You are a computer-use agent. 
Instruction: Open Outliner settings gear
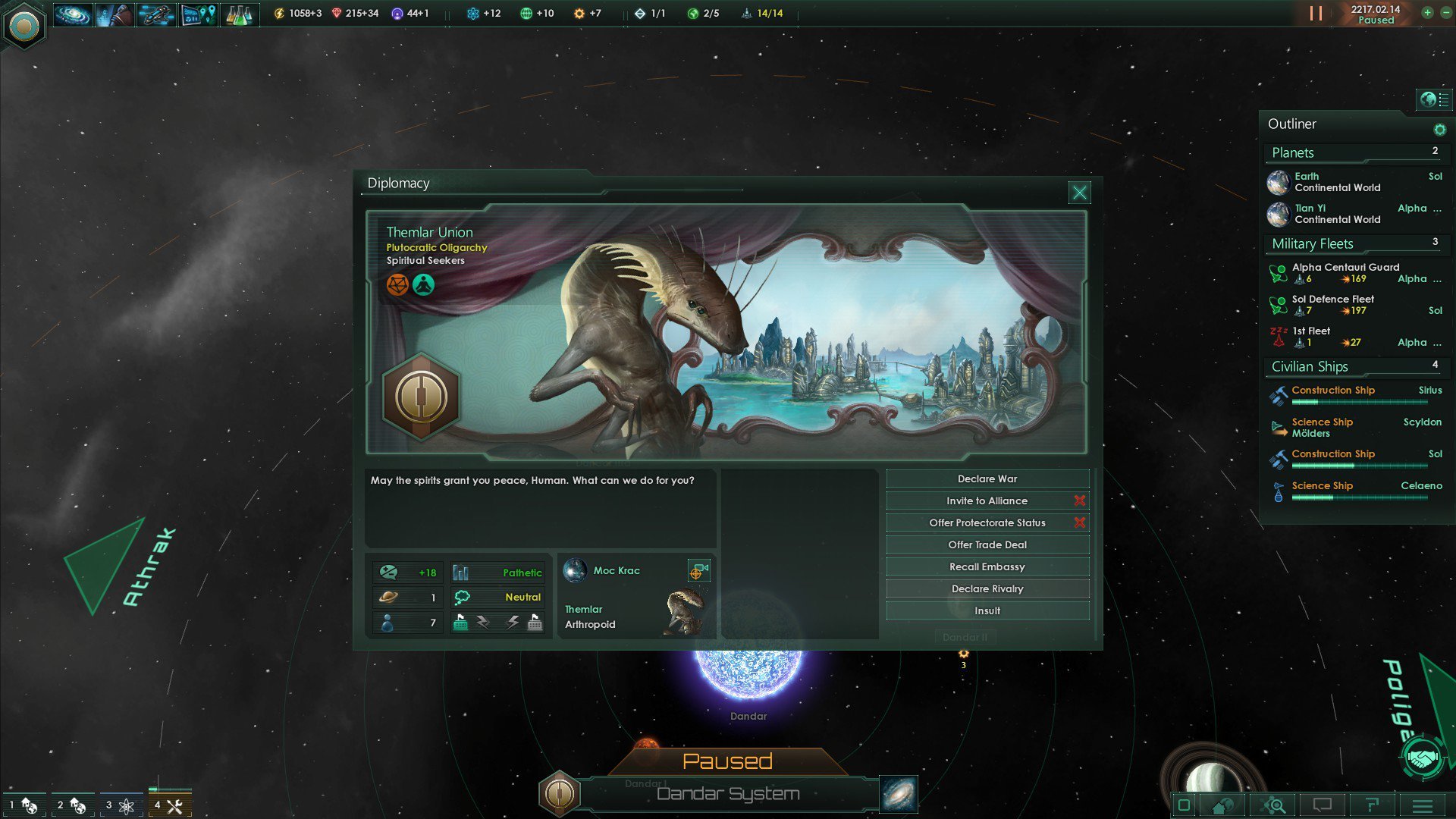[1439, 130]
